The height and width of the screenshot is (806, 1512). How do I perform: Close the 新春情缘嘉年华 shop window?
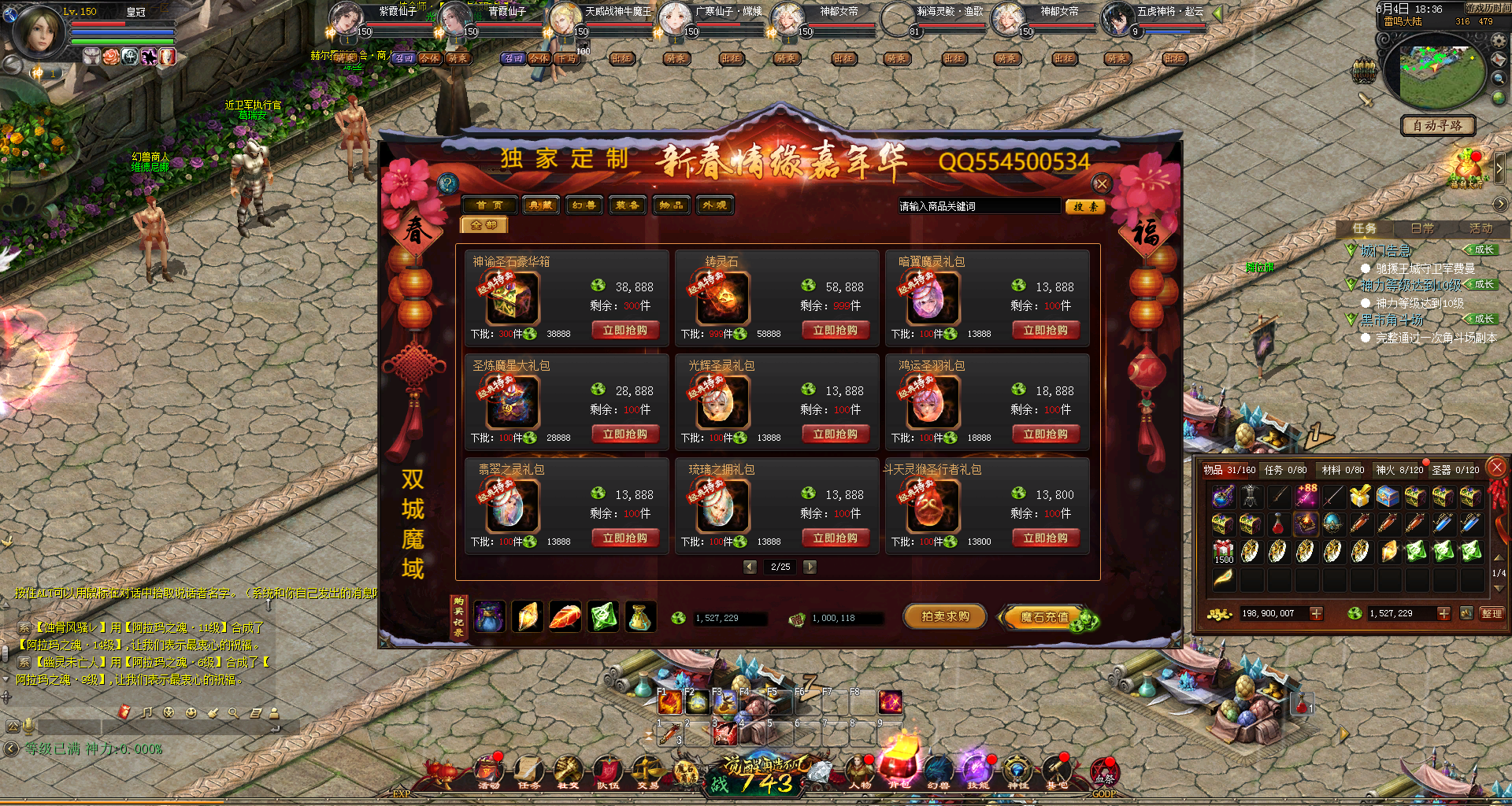[x=1102, y=184]
